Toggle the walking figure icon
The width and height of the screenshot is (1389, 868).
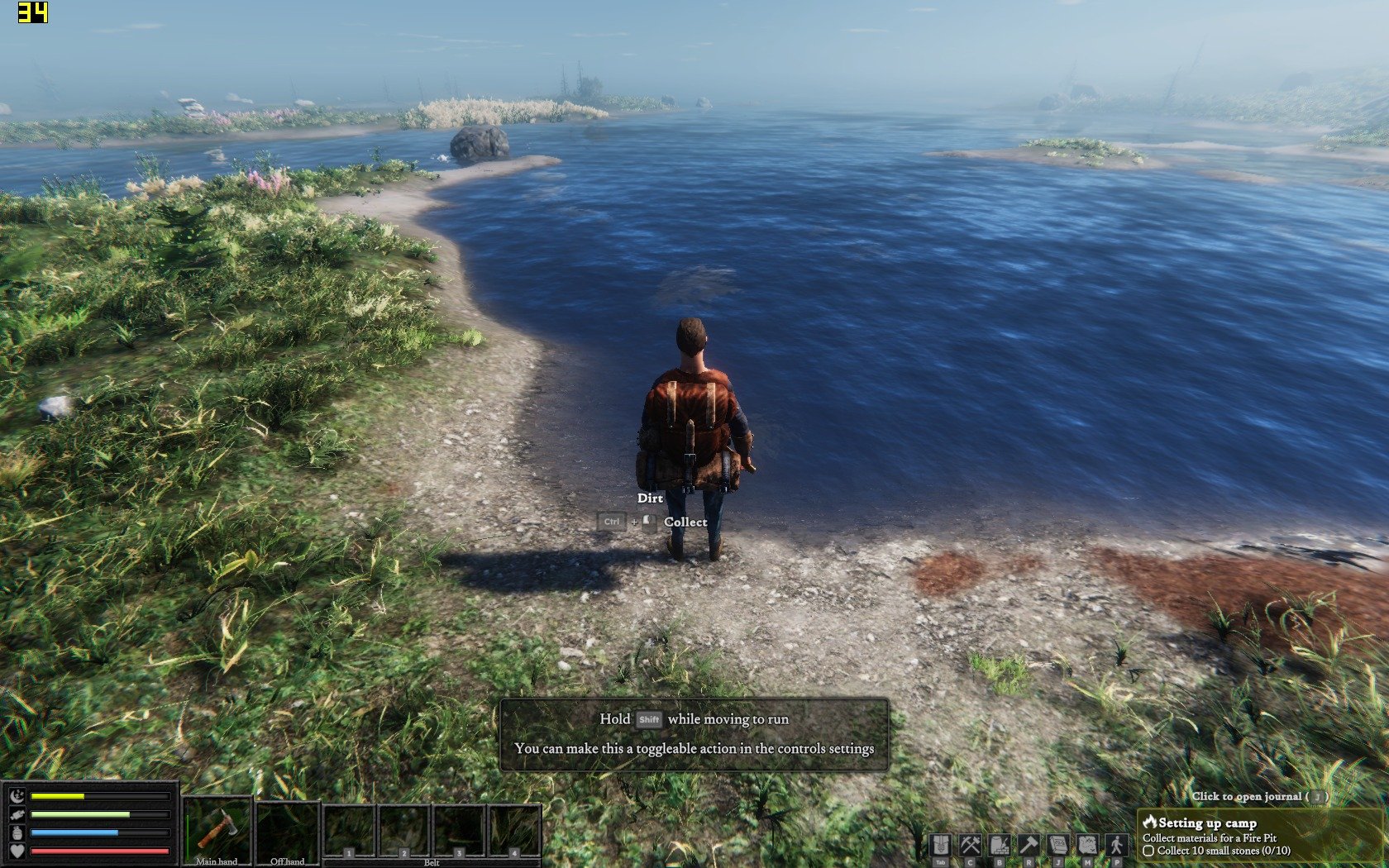tap(1117, 845)
